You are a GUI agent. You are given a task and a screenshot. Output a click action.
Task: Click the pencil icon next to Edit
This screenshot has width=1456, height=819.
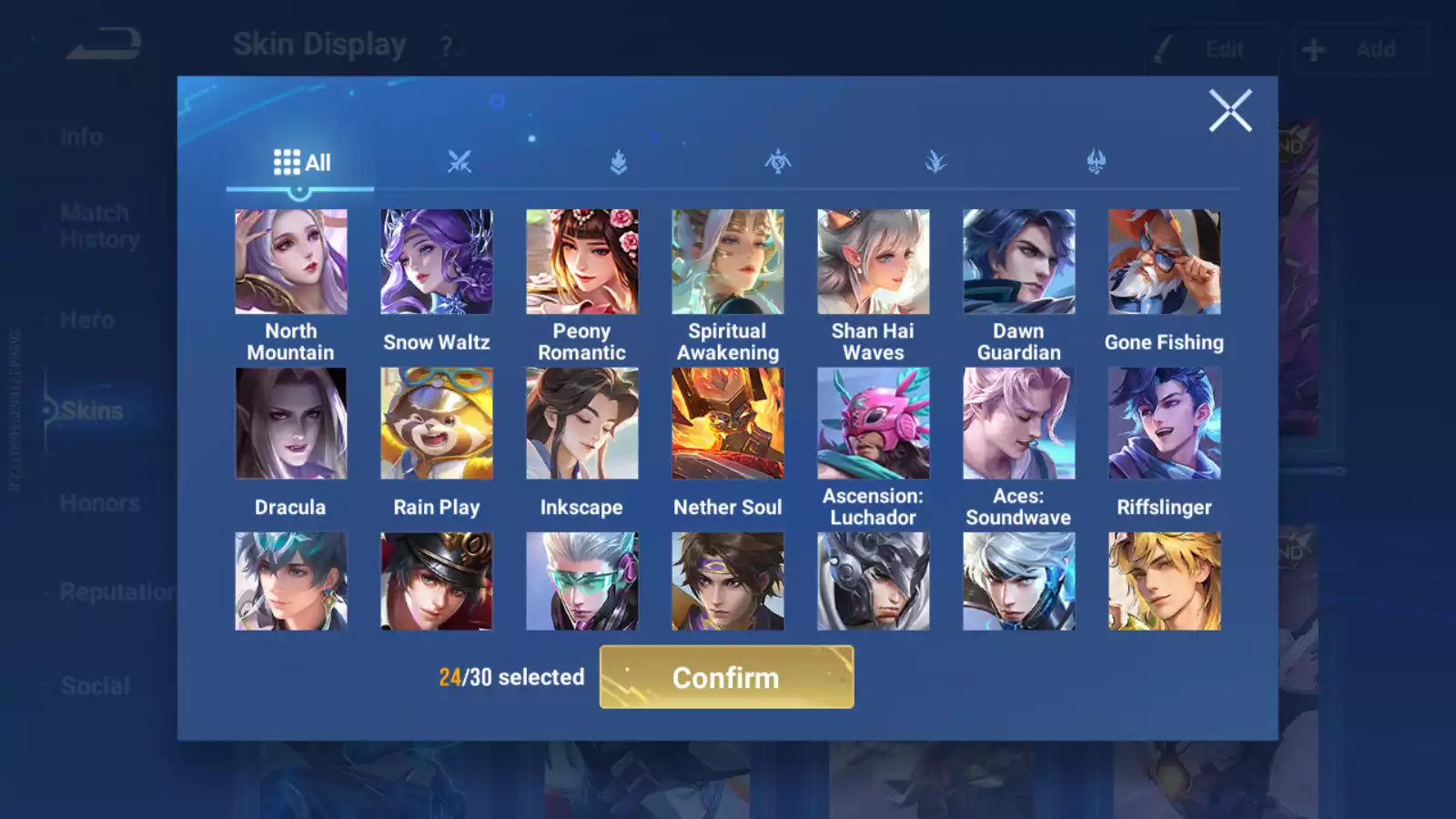point(1162,49)
